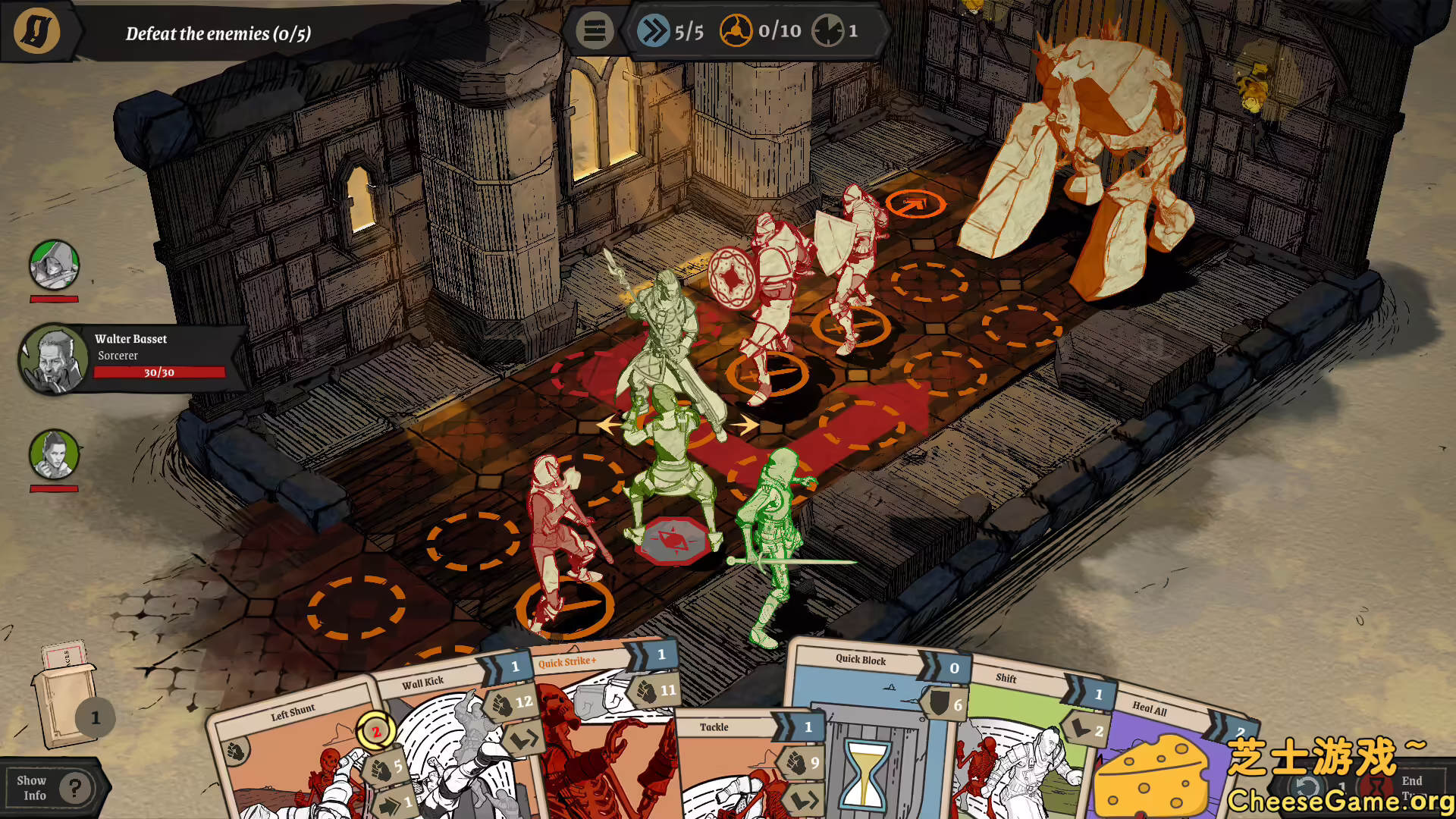End the current turn
Screen dimensions: 1456x819
click(1410, 787)
